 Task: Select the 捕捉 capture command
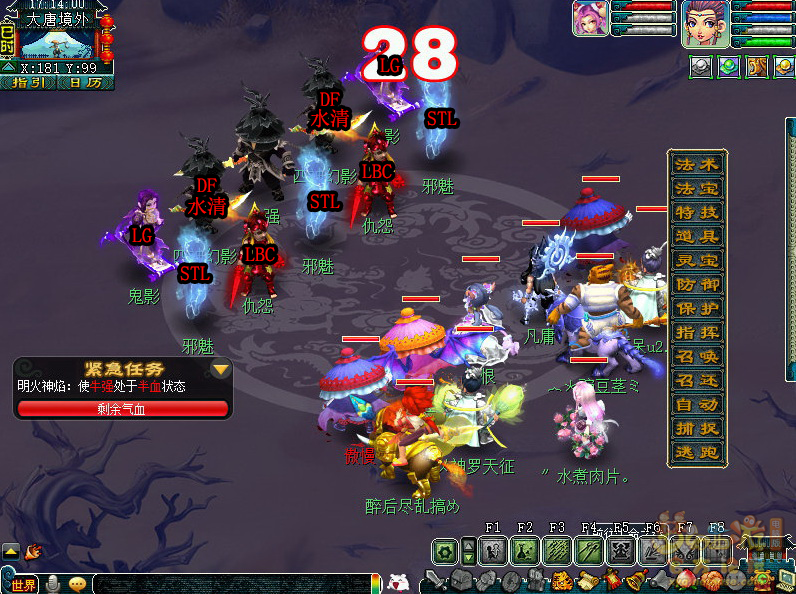coord(697,429)
